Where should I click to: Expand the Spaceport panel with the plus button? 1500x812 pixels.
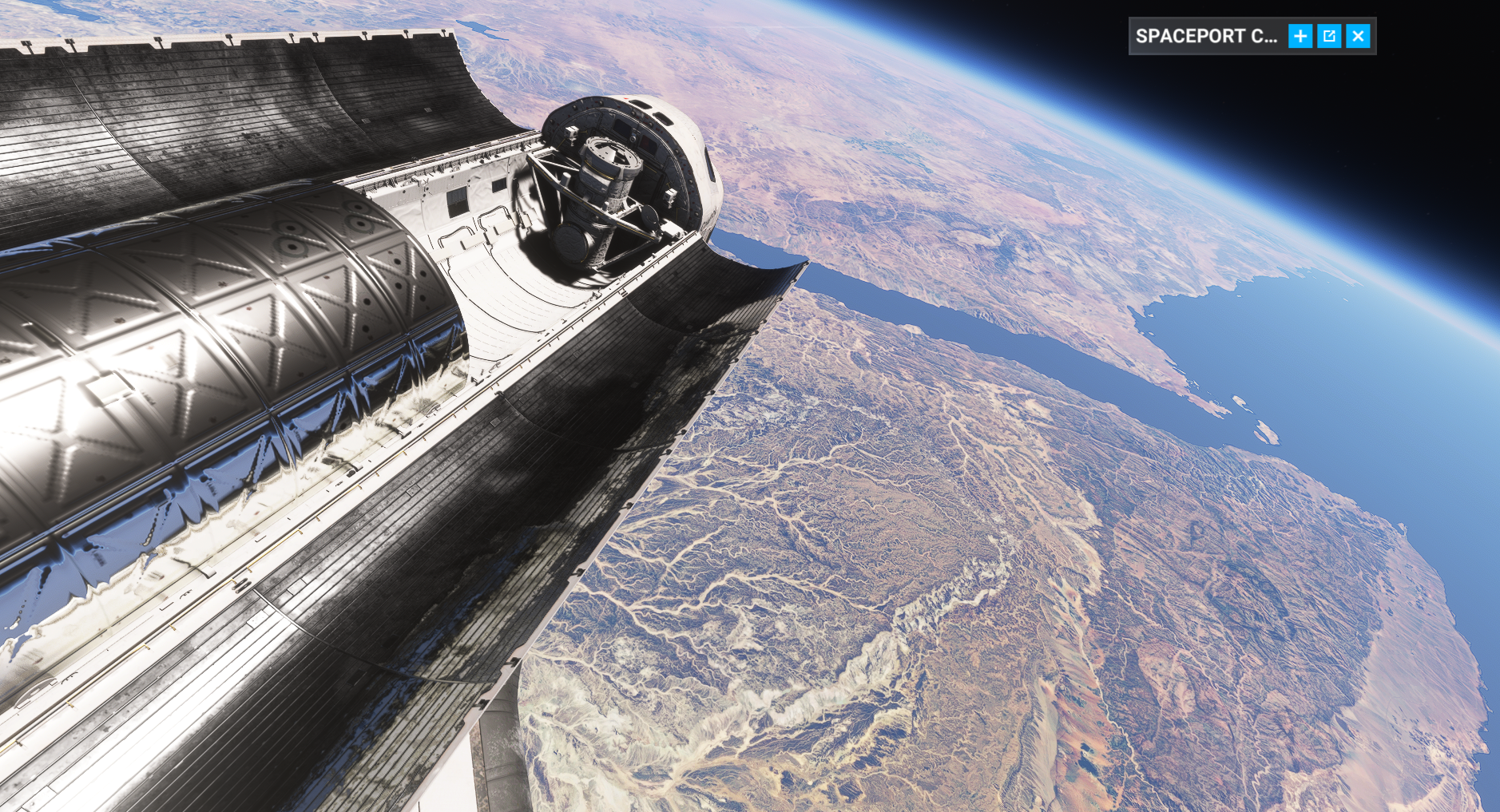coord(1300,36)
